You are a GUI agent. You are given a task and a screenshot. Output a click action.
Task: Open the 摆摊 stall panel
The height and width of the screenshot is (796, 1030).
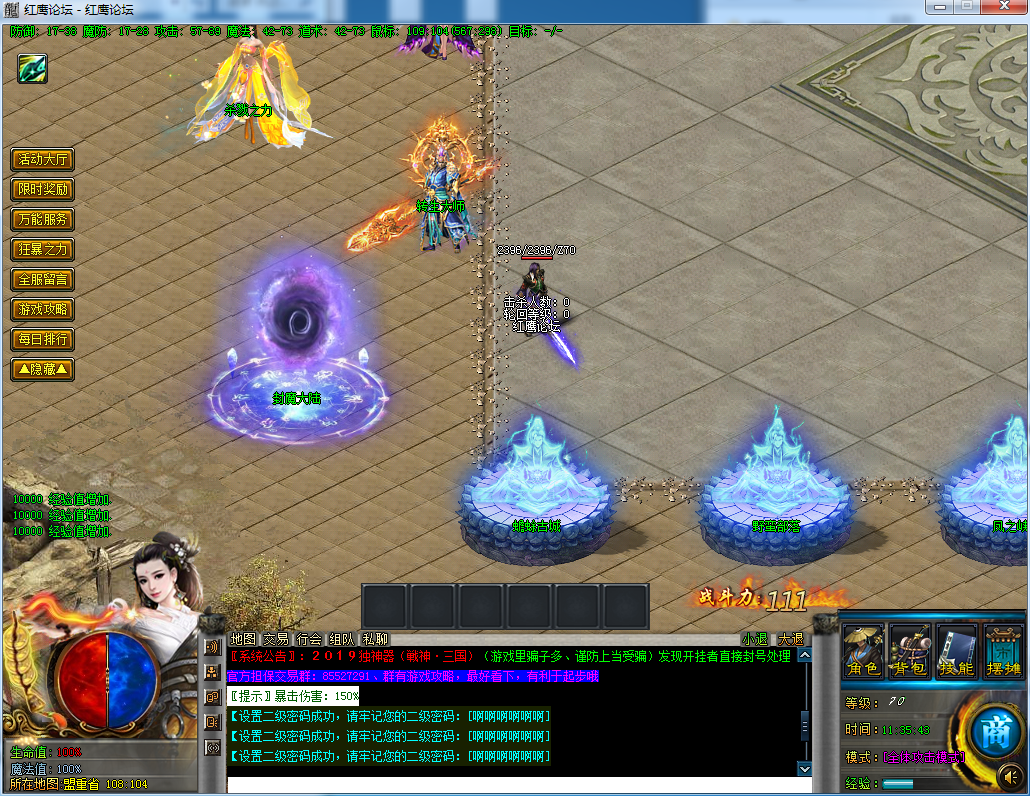tap(1003, 652)
